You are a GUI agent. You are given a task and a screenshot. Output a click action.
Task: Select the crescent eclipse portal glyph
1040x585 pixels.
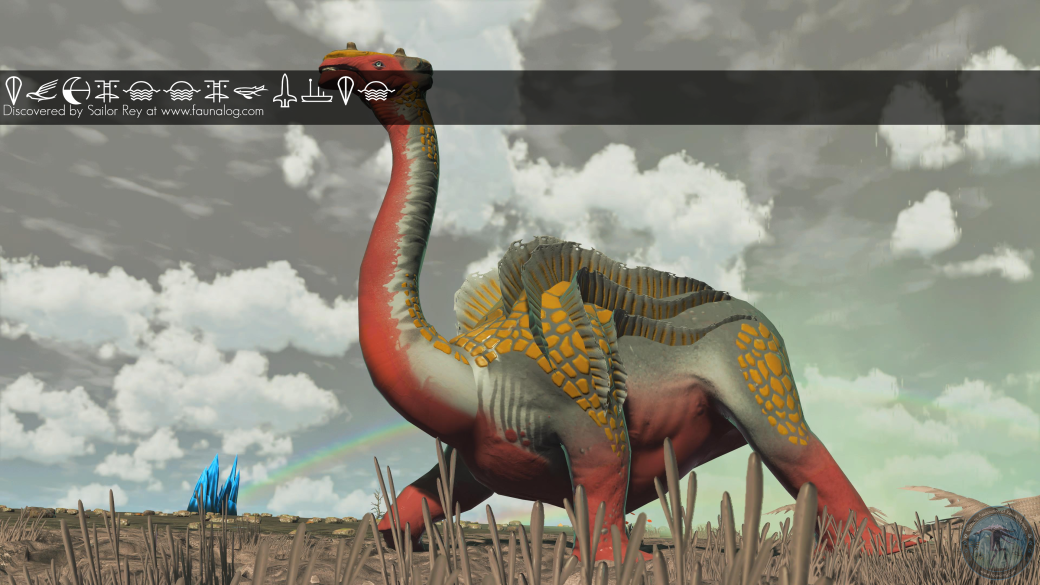tap(75, 91)
